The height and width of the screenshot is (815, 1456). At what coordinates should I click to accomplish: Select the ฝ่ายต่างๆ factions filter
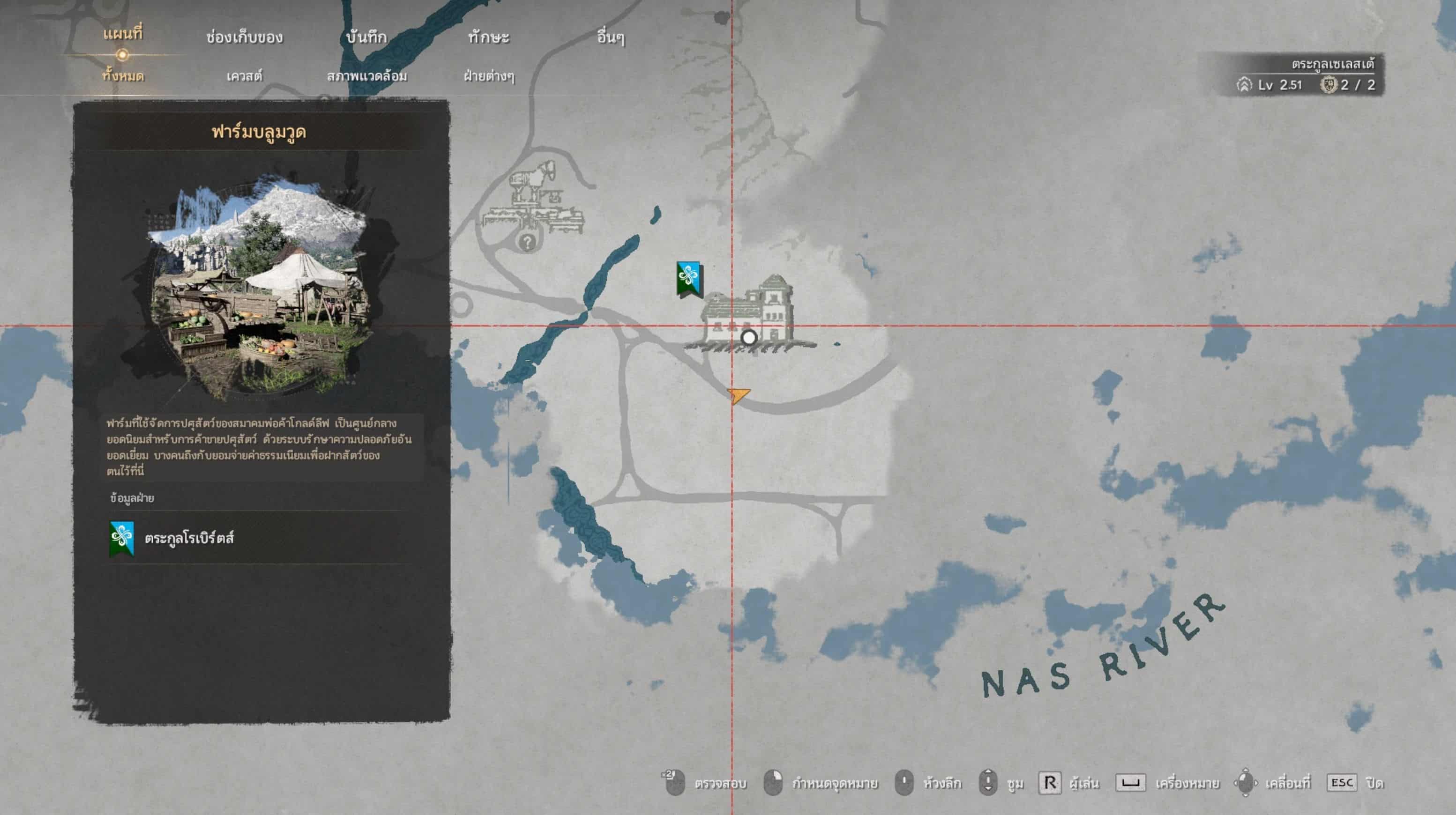pyautogui.click(x=489, y=76)
